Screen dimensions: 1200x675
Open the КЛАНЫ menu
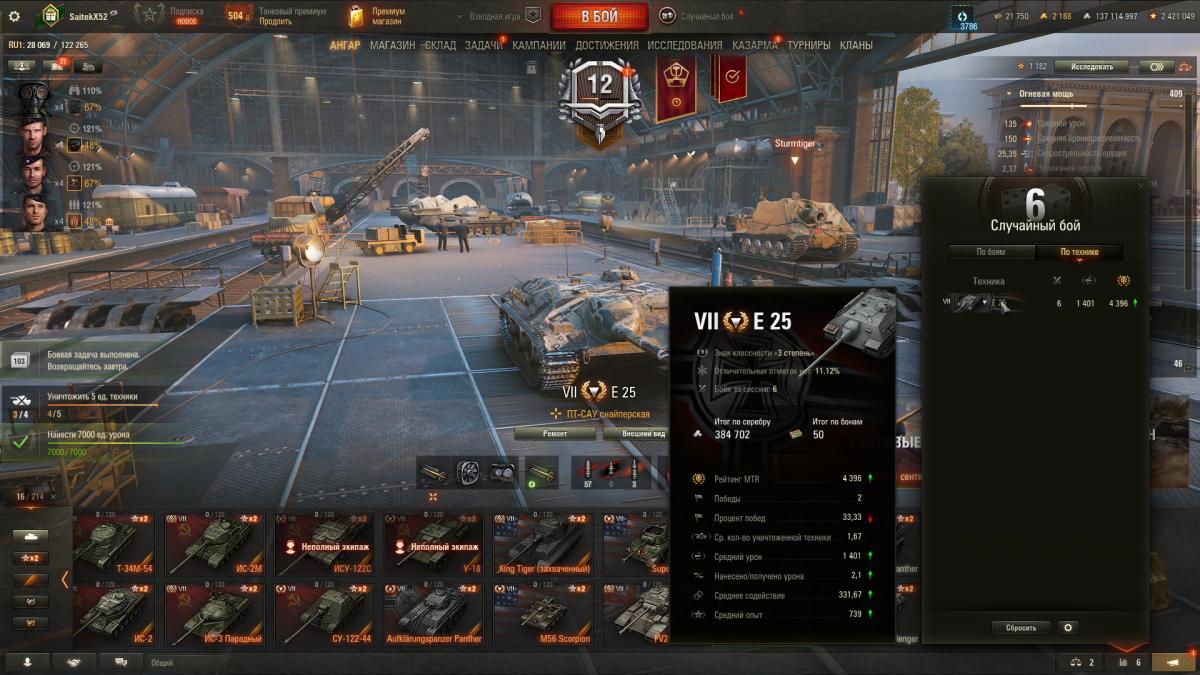coord(856,45)
